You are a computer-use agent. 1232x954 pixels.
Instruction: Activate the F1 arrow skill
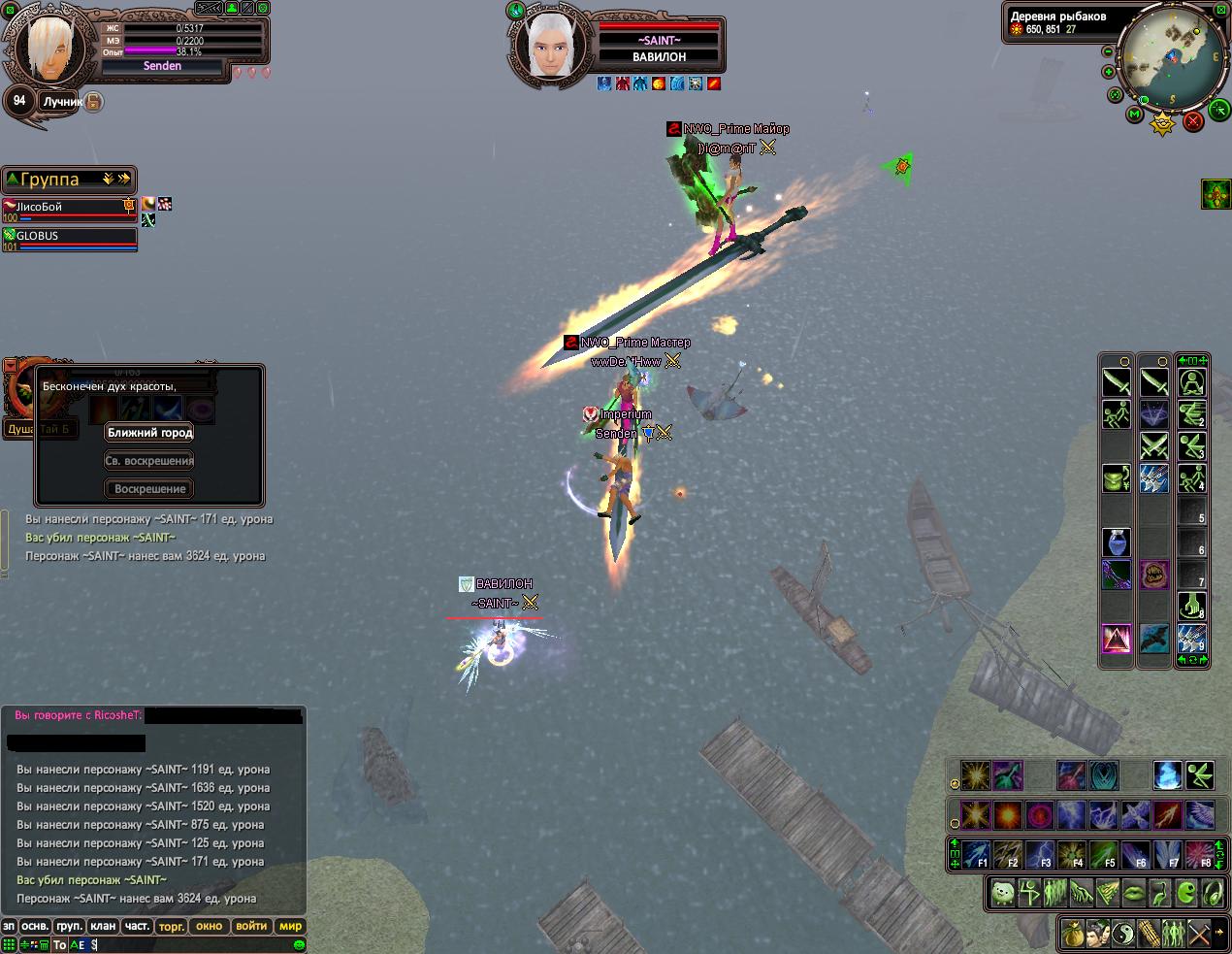click(976, 854)
